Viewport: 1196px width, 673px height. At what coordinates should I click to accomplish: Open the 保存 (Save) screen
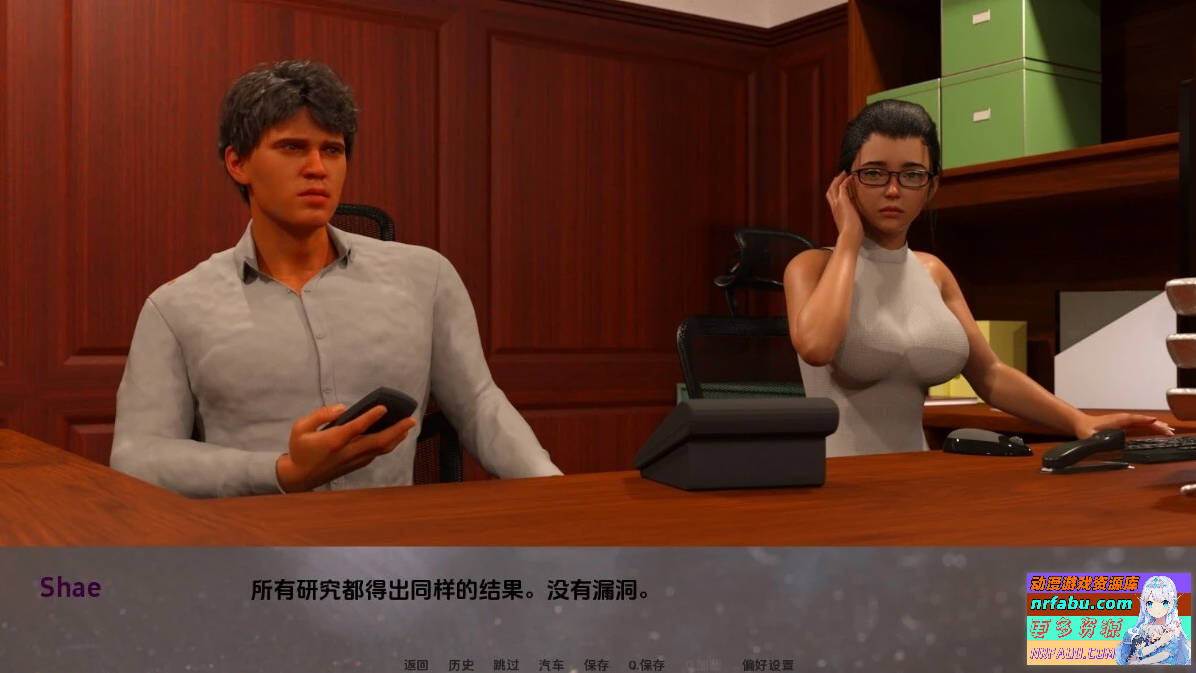tap(596, 665)
